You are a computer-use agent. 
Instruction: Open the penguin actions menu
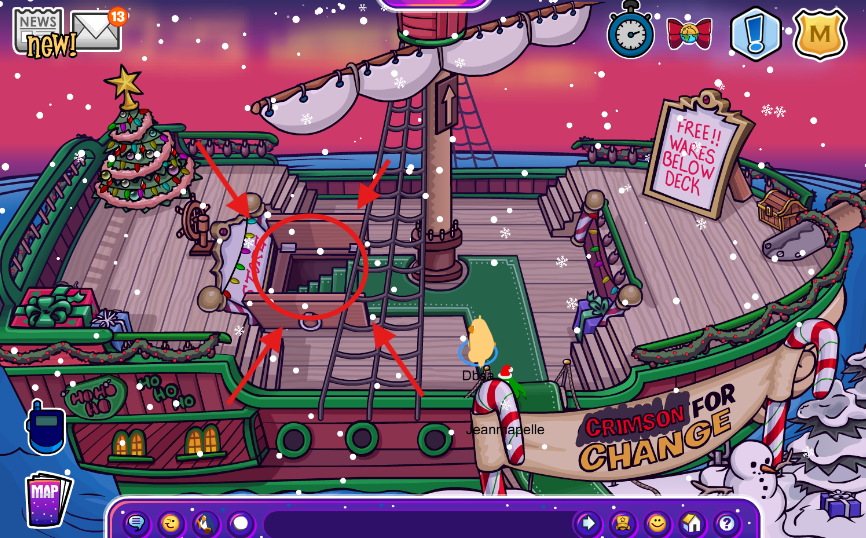(205, 523)
